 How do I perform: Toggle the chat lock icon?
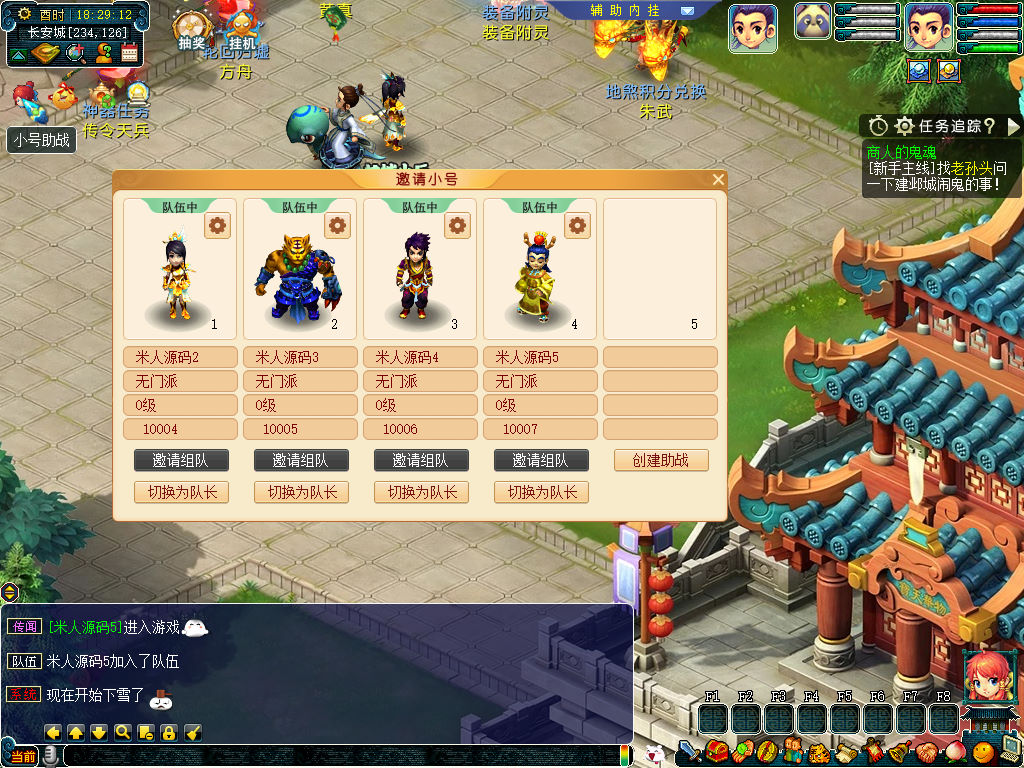pos(169,732)
